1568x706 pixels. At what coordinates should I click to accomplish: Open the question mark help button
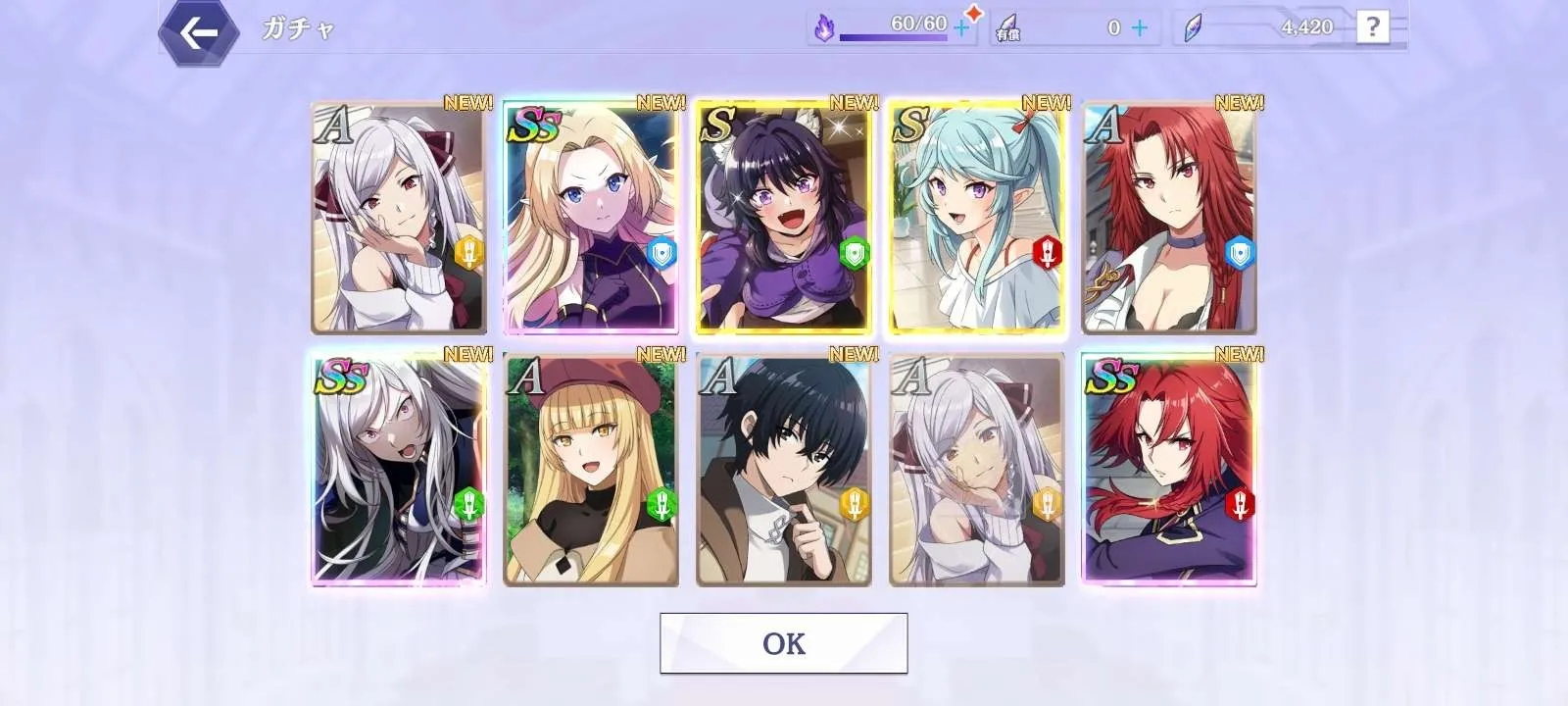1372,27
